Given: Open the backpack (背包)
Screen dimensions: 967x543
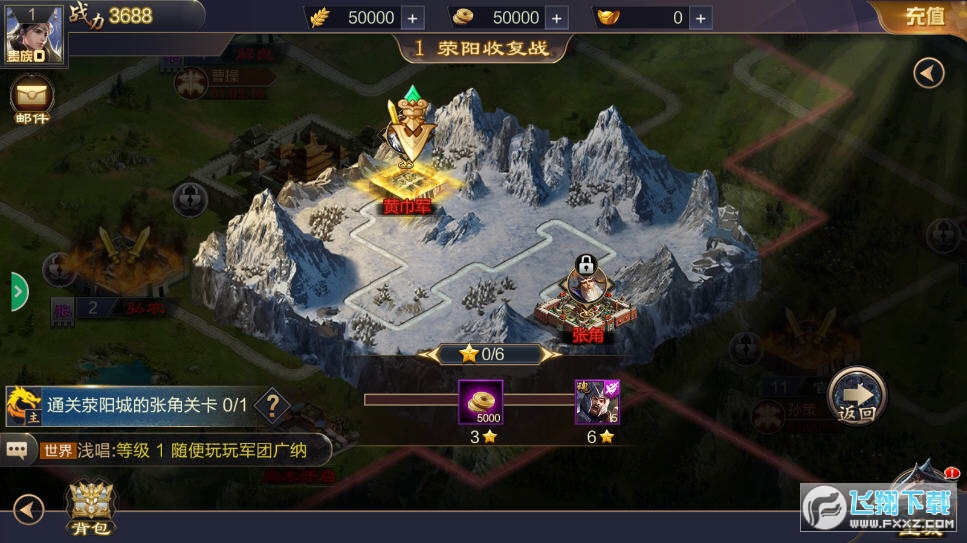Looking at the screenshot, I should (x=91, y=506).
